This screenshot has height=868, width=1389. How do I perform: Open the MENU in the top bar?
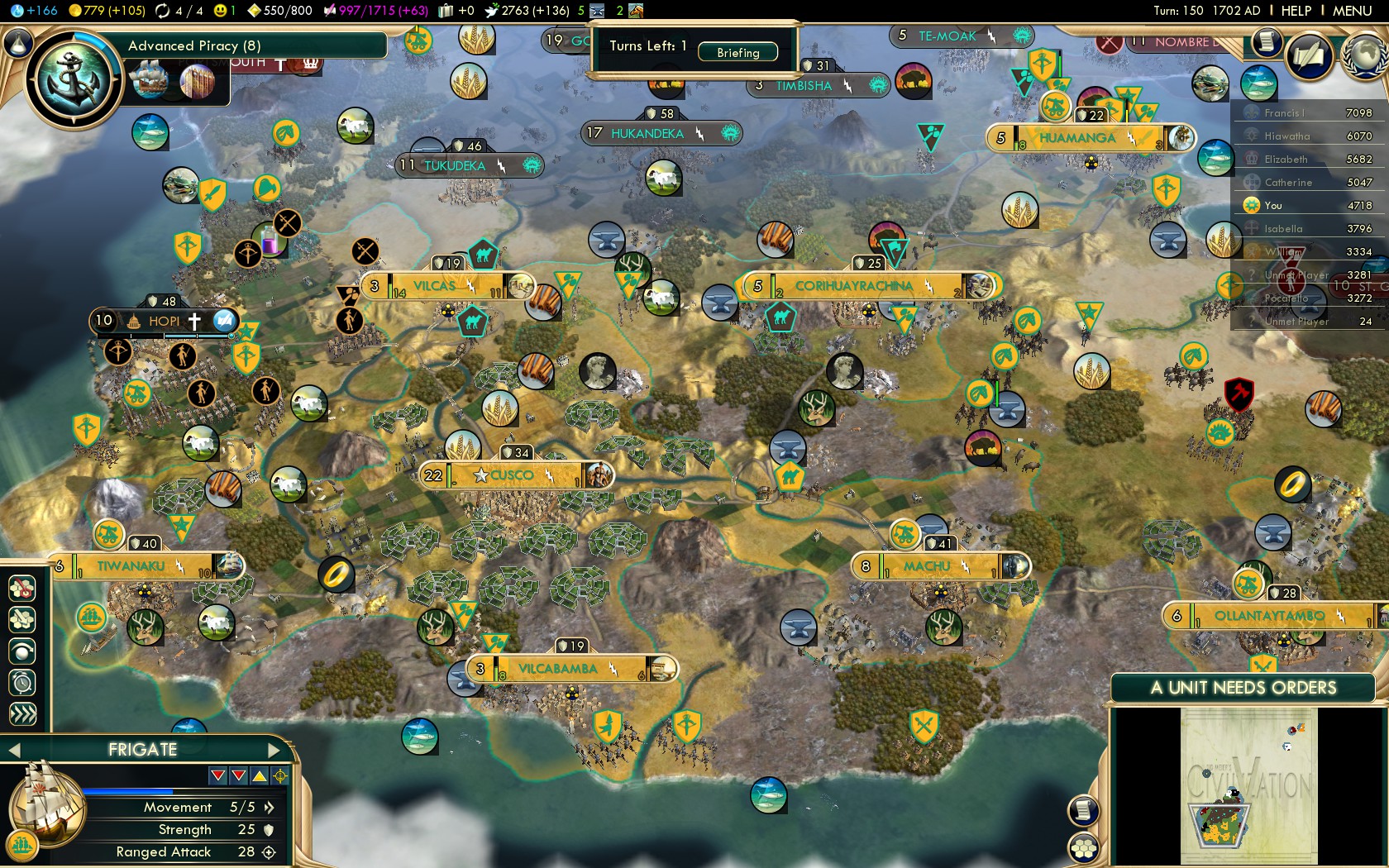[x=1352, y=11]
